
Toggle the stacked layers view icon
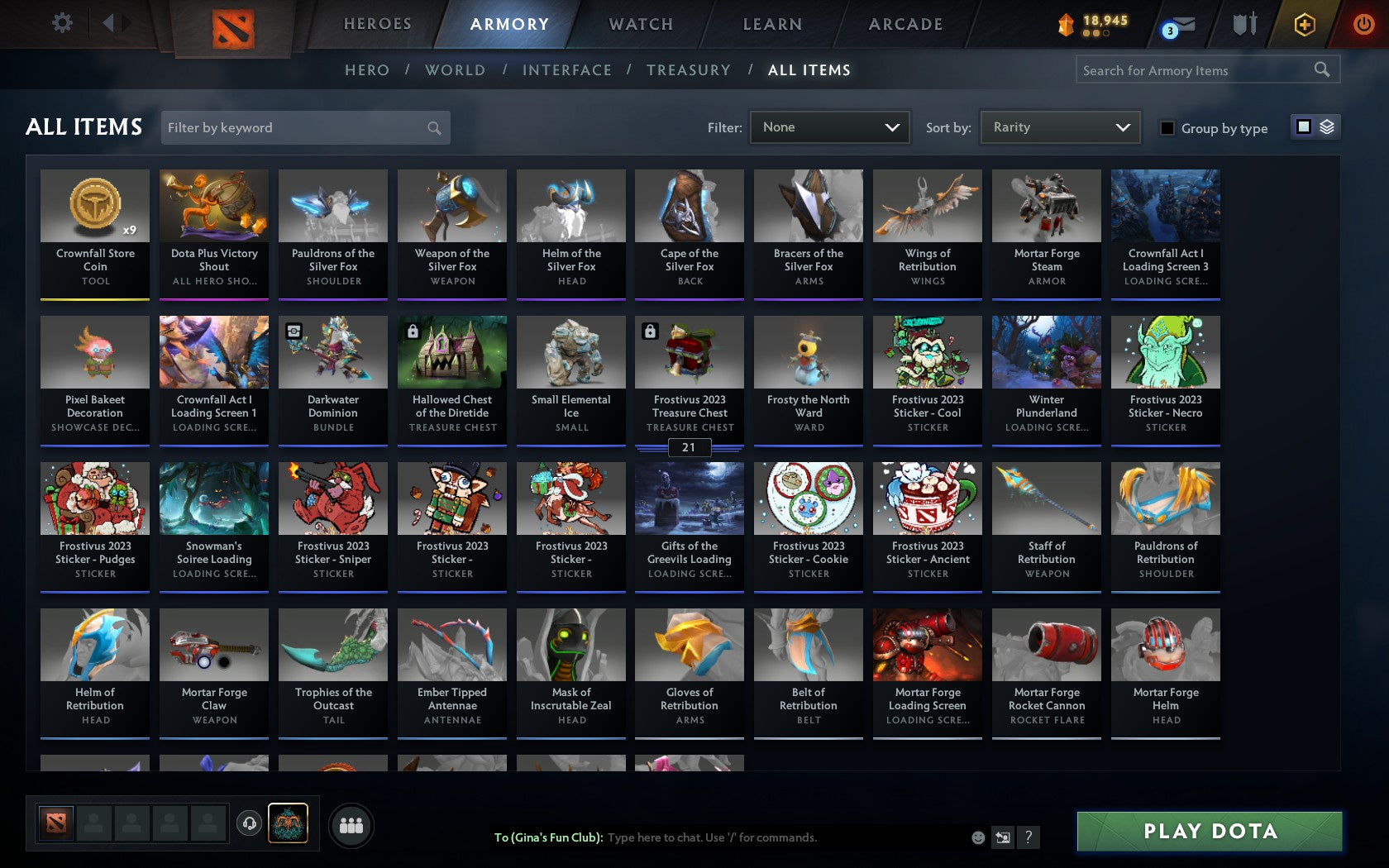(1328, 126)
